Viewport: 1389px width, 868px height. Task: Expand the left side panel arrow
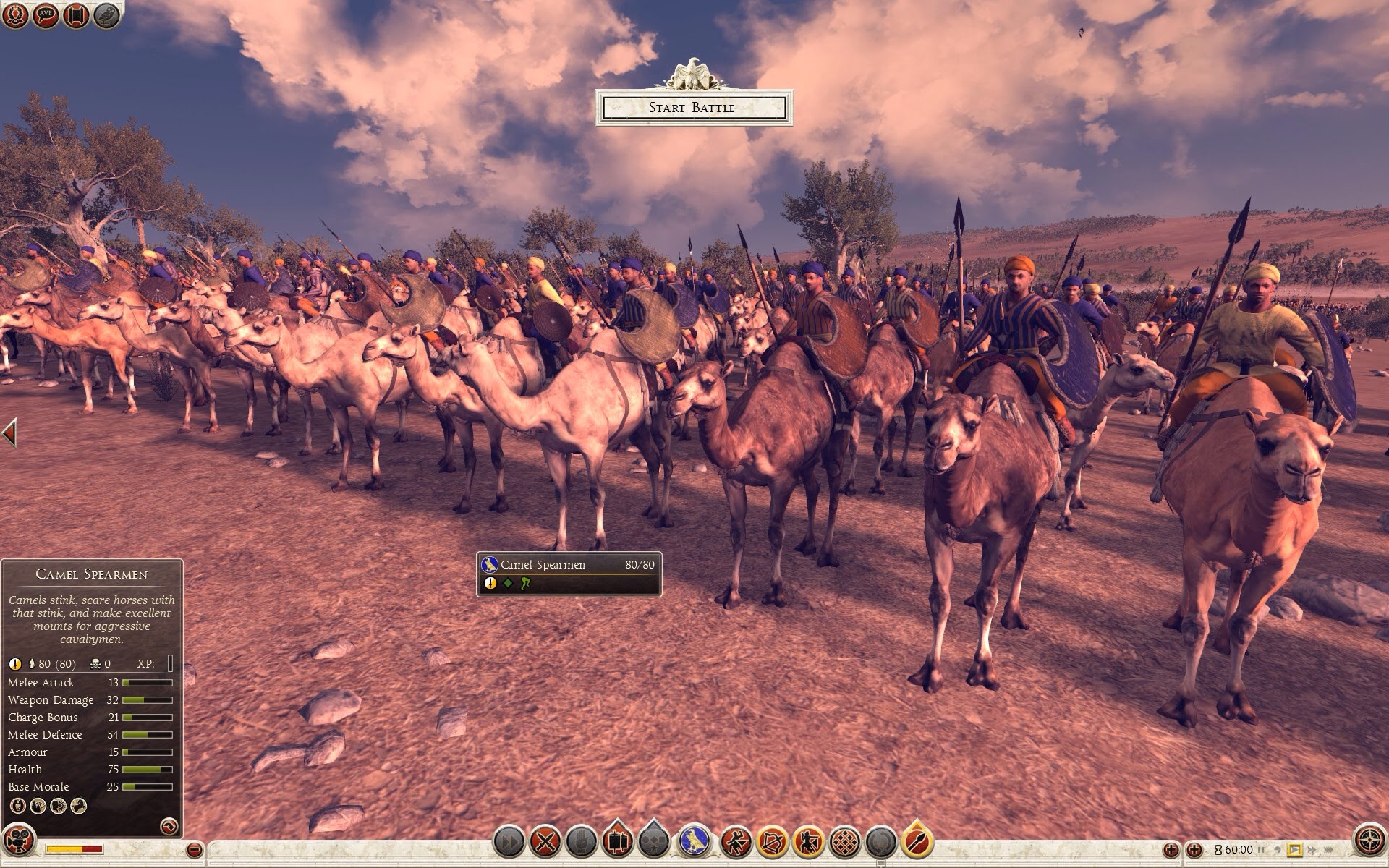[9, 433]
